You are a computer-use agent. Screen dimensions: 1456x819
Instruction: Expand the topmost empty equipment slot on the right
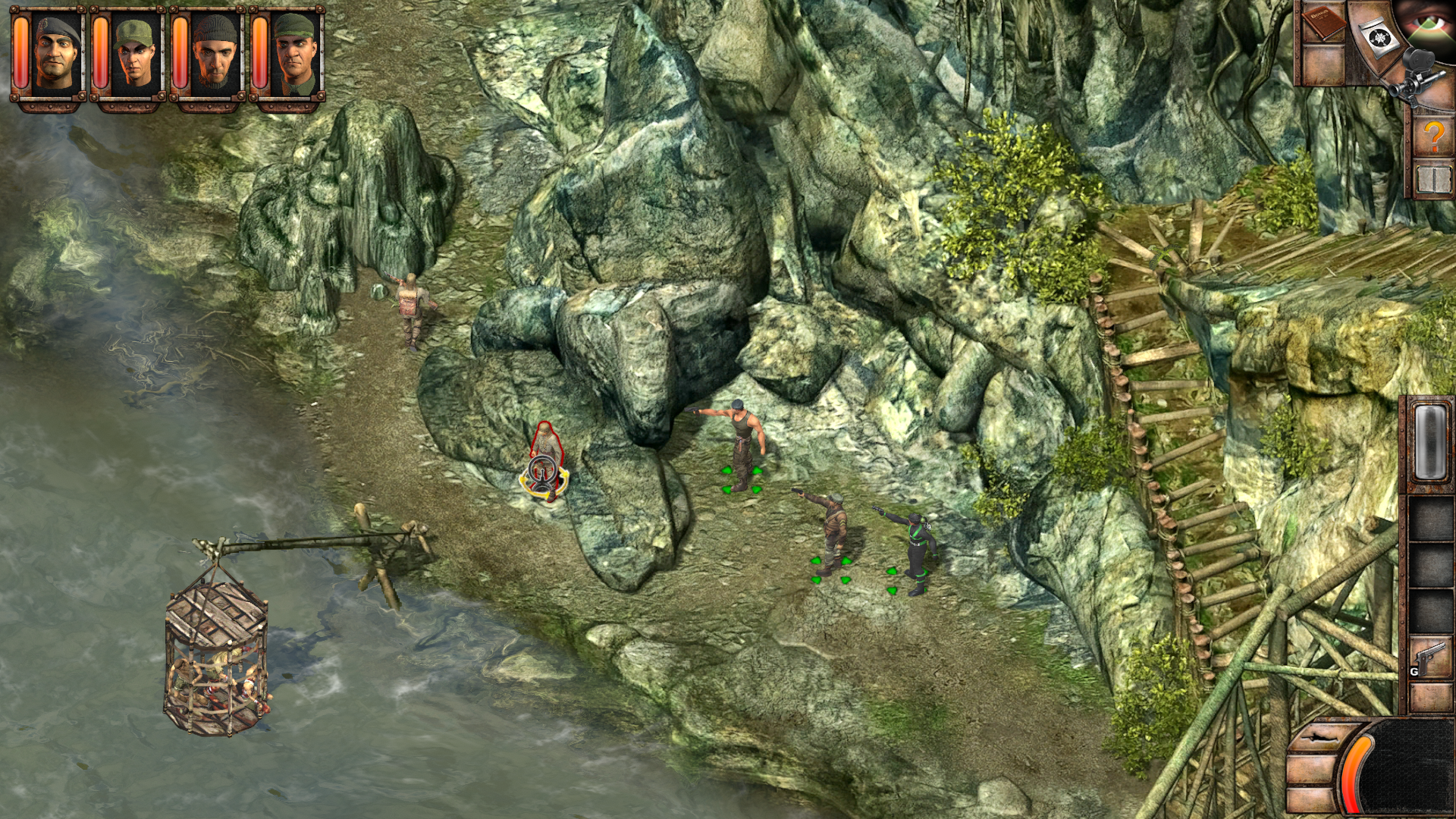(x=1430, y=518)
